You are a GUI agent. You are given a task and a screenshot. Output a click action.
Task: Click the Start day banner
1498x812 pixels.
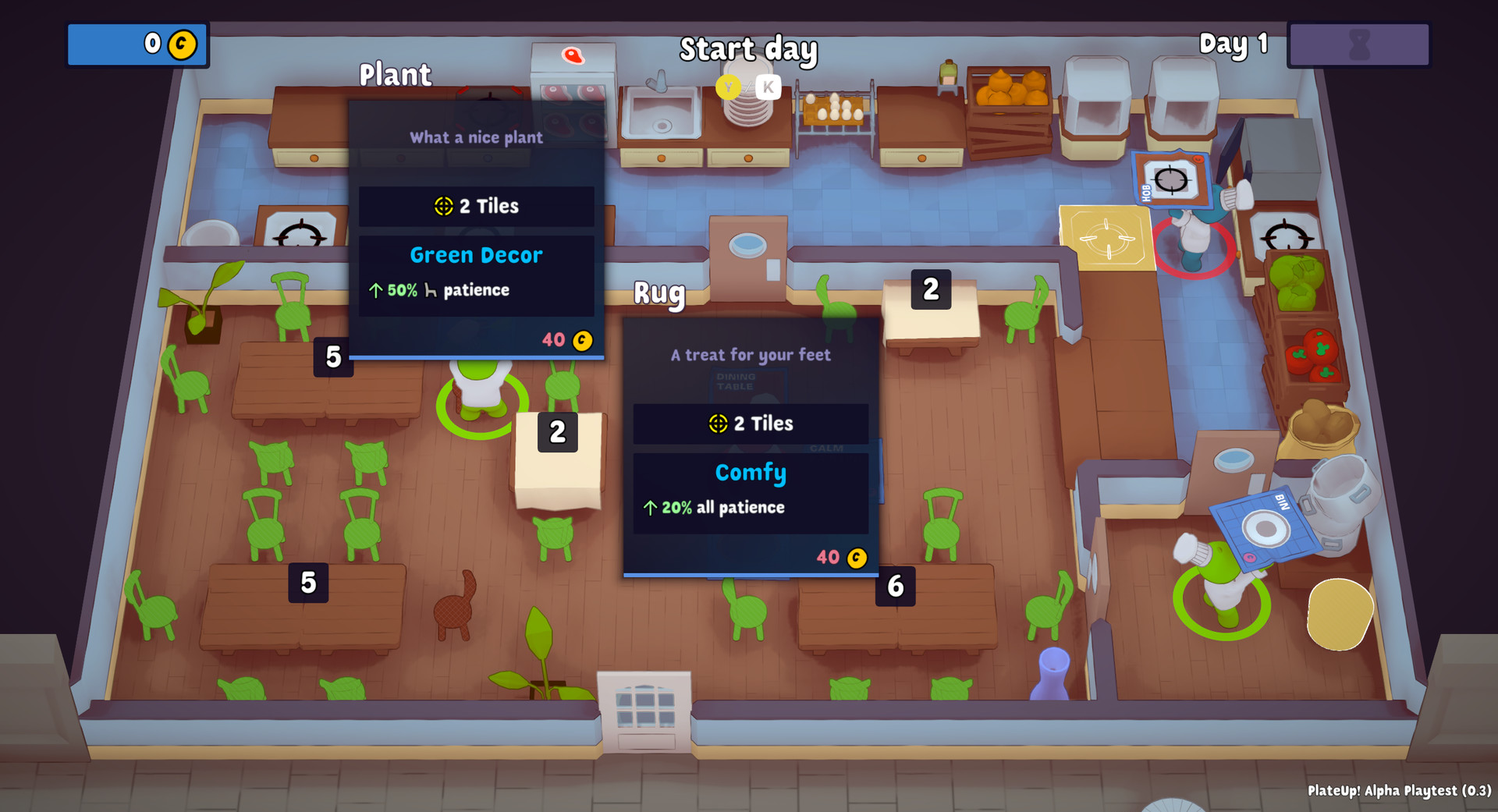pyautogui.click(x=749, y=50)
